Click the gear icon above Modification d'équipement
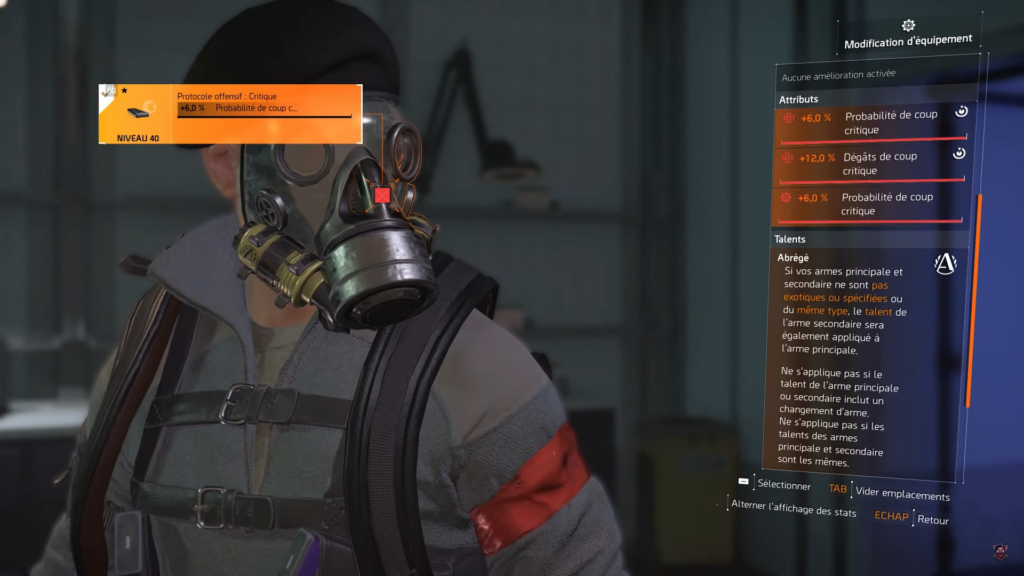The image size is (1024, 576). tap(908, 25)
